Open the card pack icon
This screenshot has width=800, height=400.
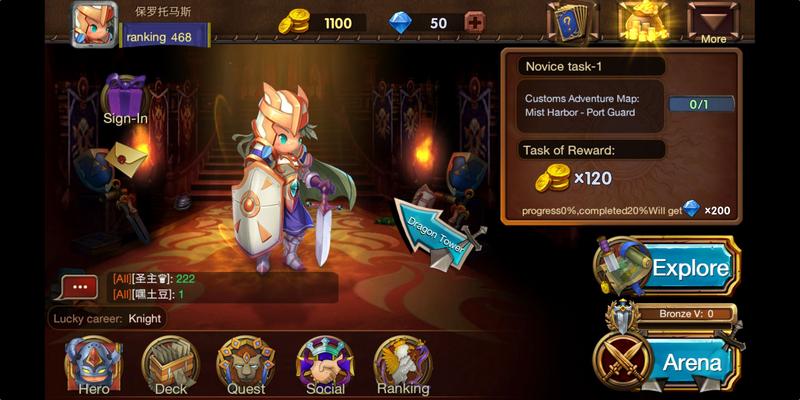point(571,22)
